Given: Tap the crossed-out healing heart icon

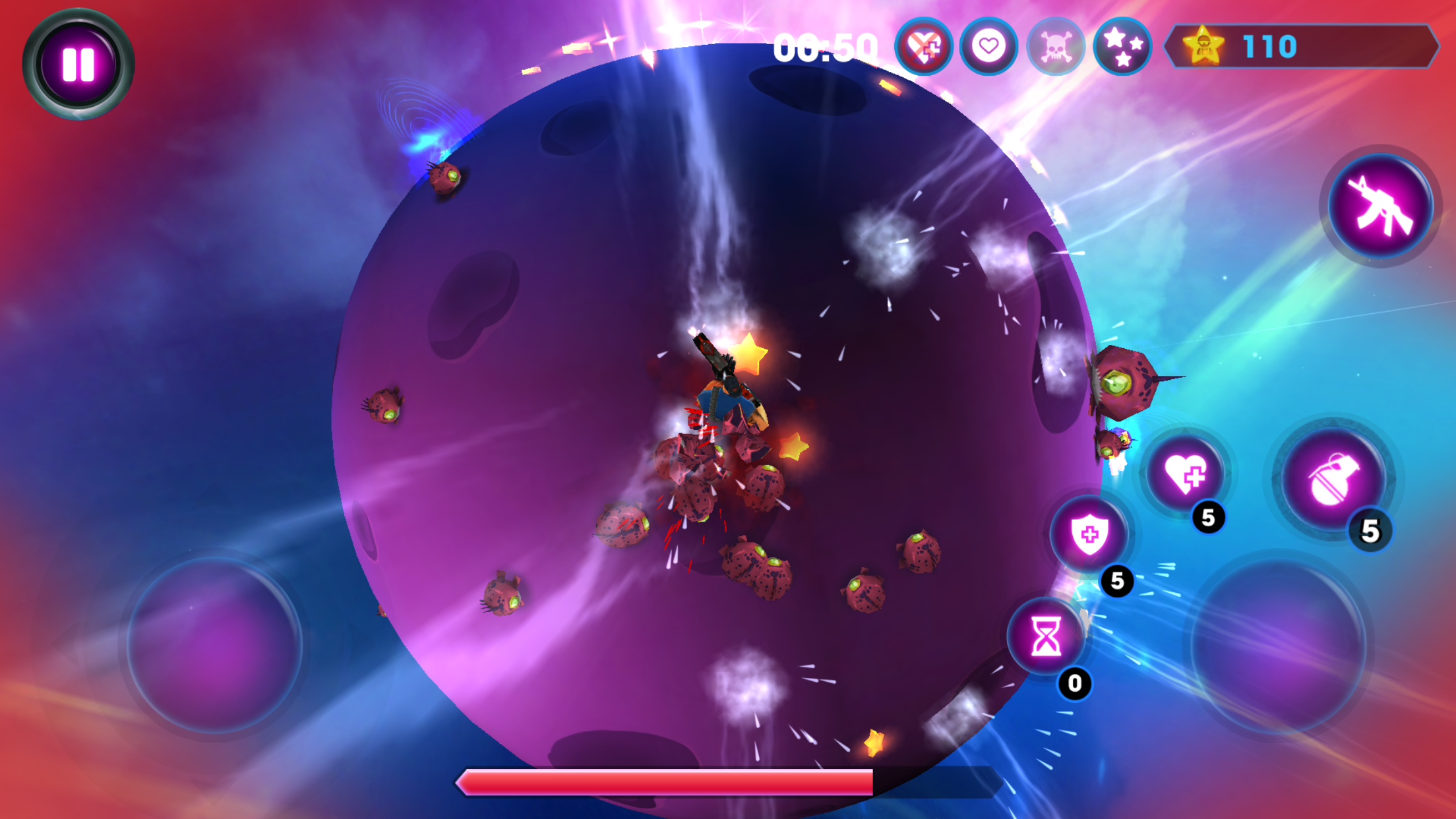Looking at the screenshot, I should [x=923, y=47].
